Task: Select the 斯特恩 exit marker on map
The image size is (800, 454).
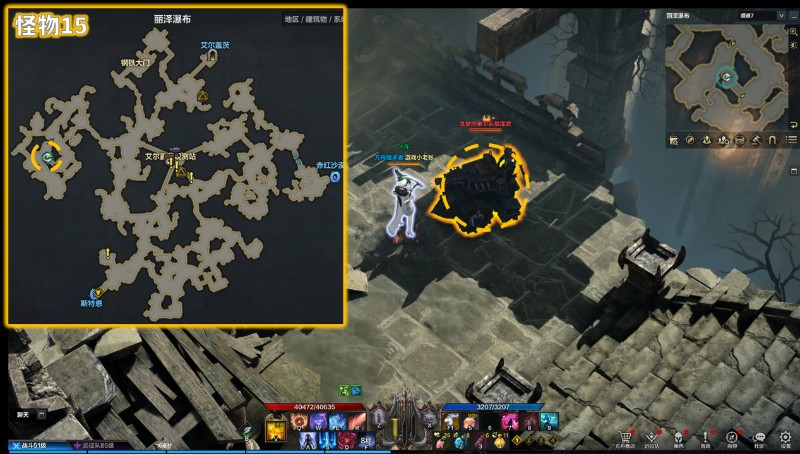Action: click(x=97, y=293)
